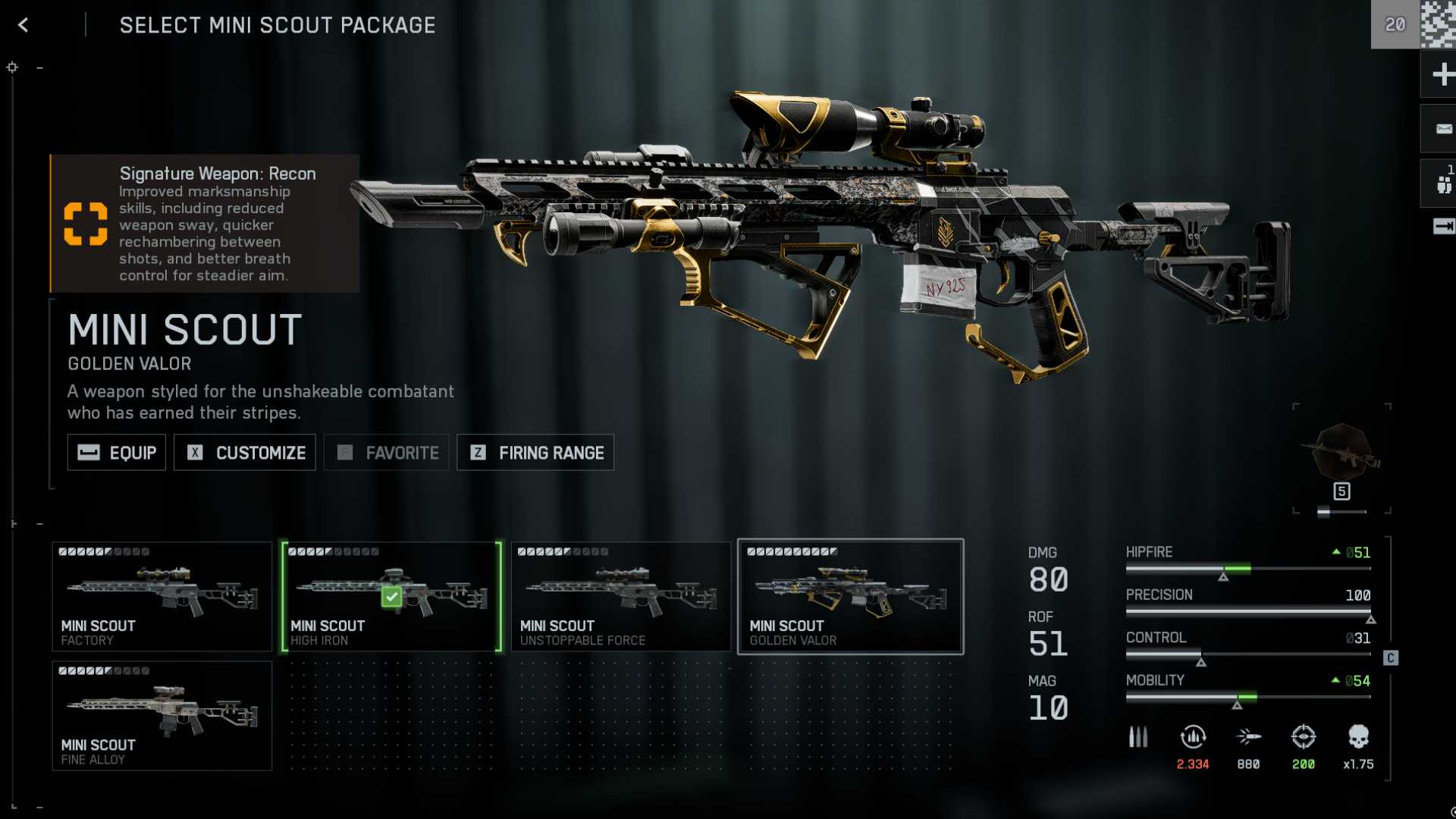1456x819 pixels.
Task: Open the envelope mail icon
Action: [x=1442, y=129]
